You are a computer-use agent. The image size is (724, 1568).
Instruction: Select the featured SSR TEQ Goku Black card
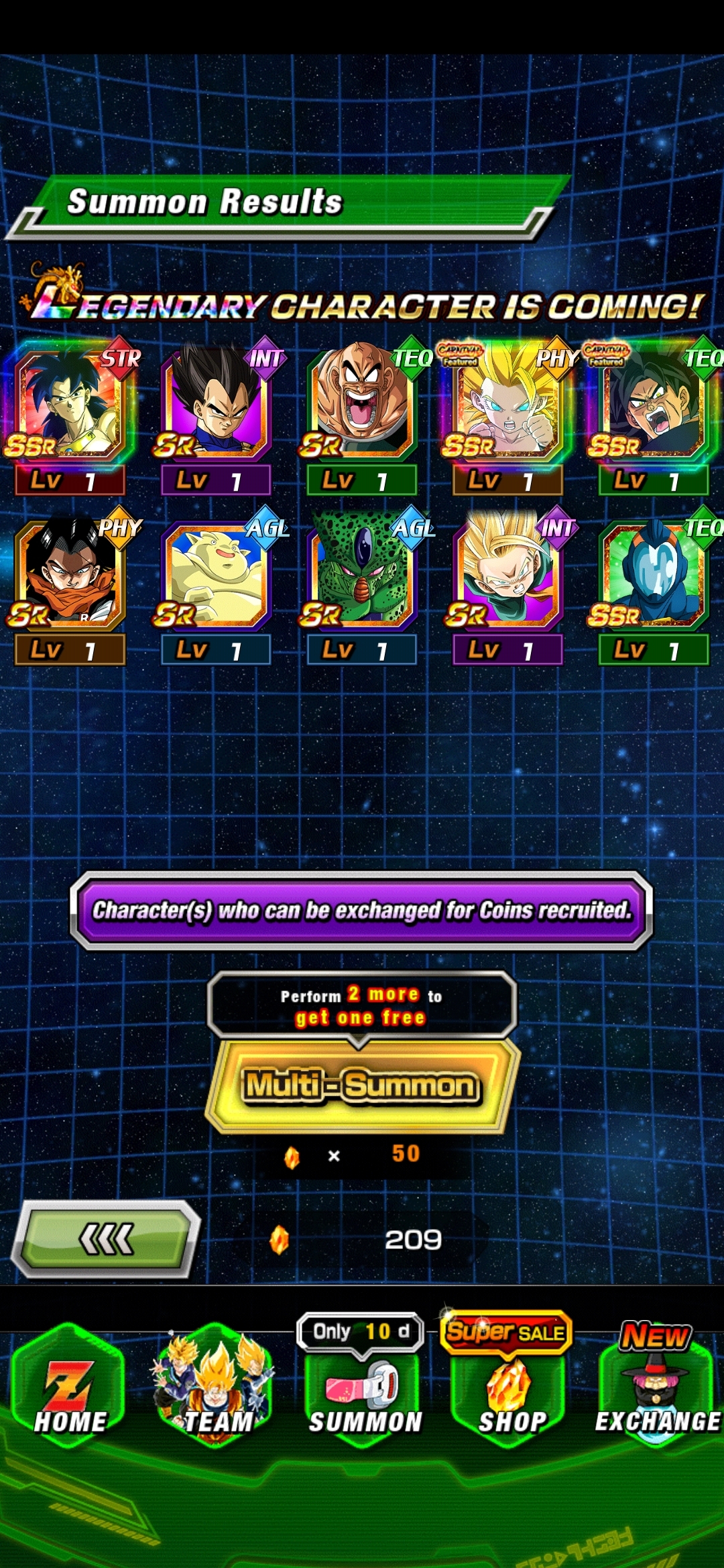654,405
